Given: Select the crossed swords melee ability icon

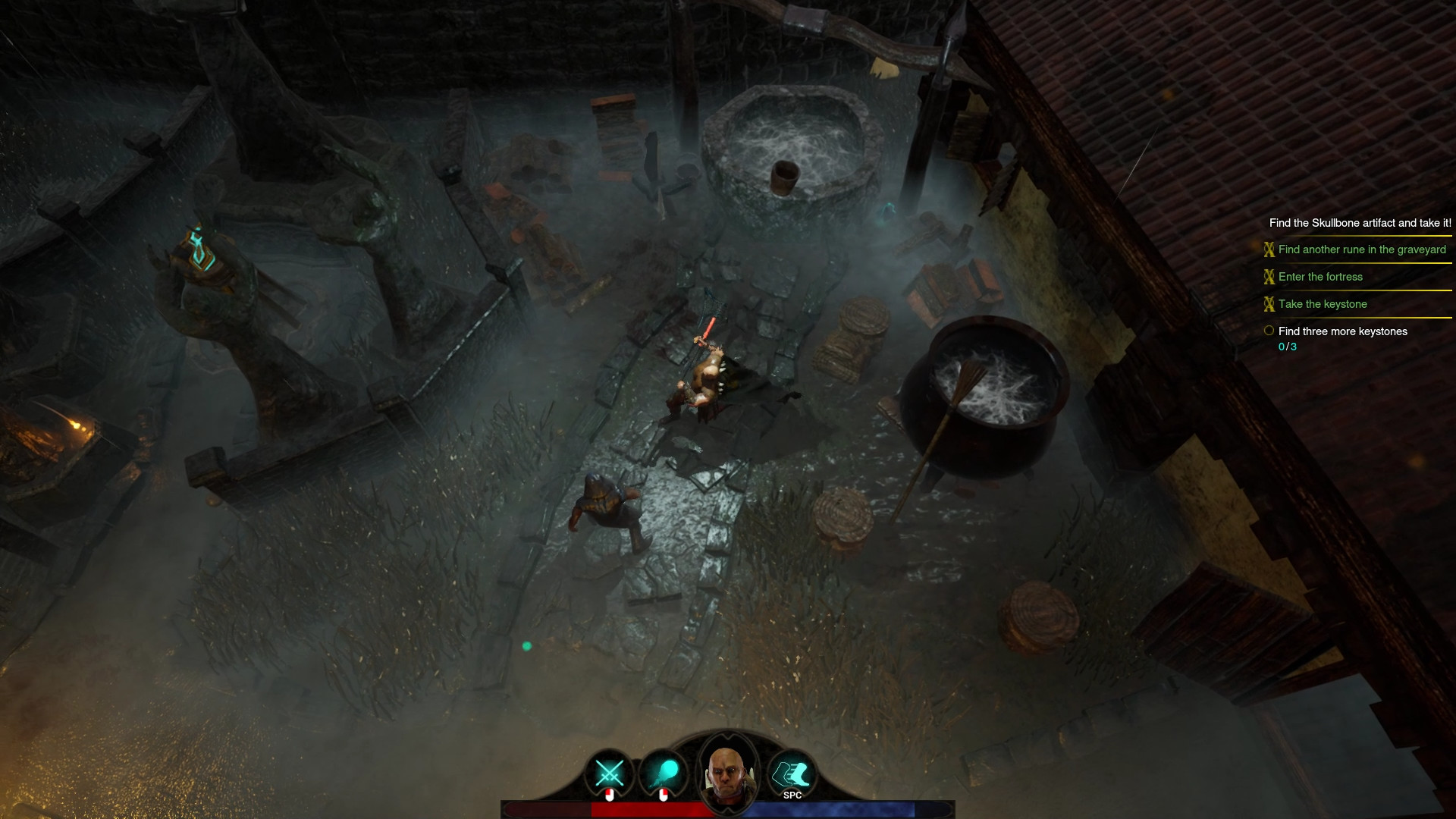Looking at the screenshot, I should point(608,773).
